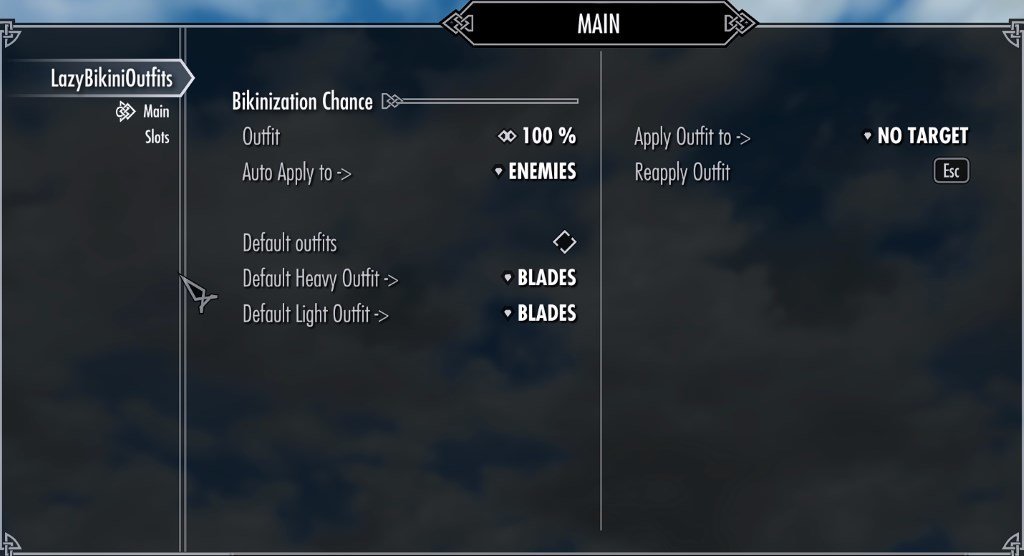This screenshot has height=556, width=1024.
Task: Set the Reapply Outfit hotkey
Action: click(951, 172)
